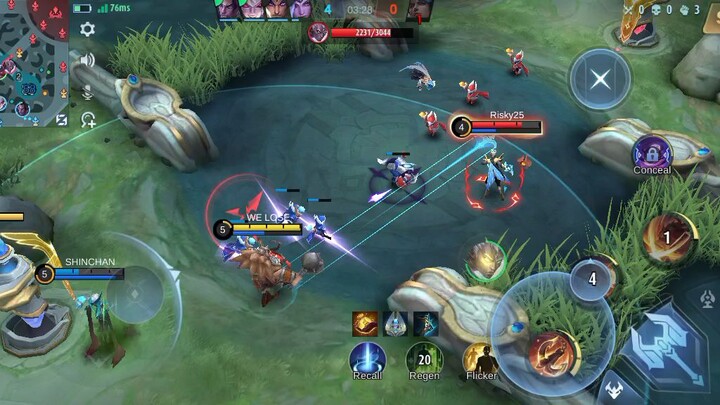Cancel skill with the X button
720x405 pixels.
[x=600, y=79]
